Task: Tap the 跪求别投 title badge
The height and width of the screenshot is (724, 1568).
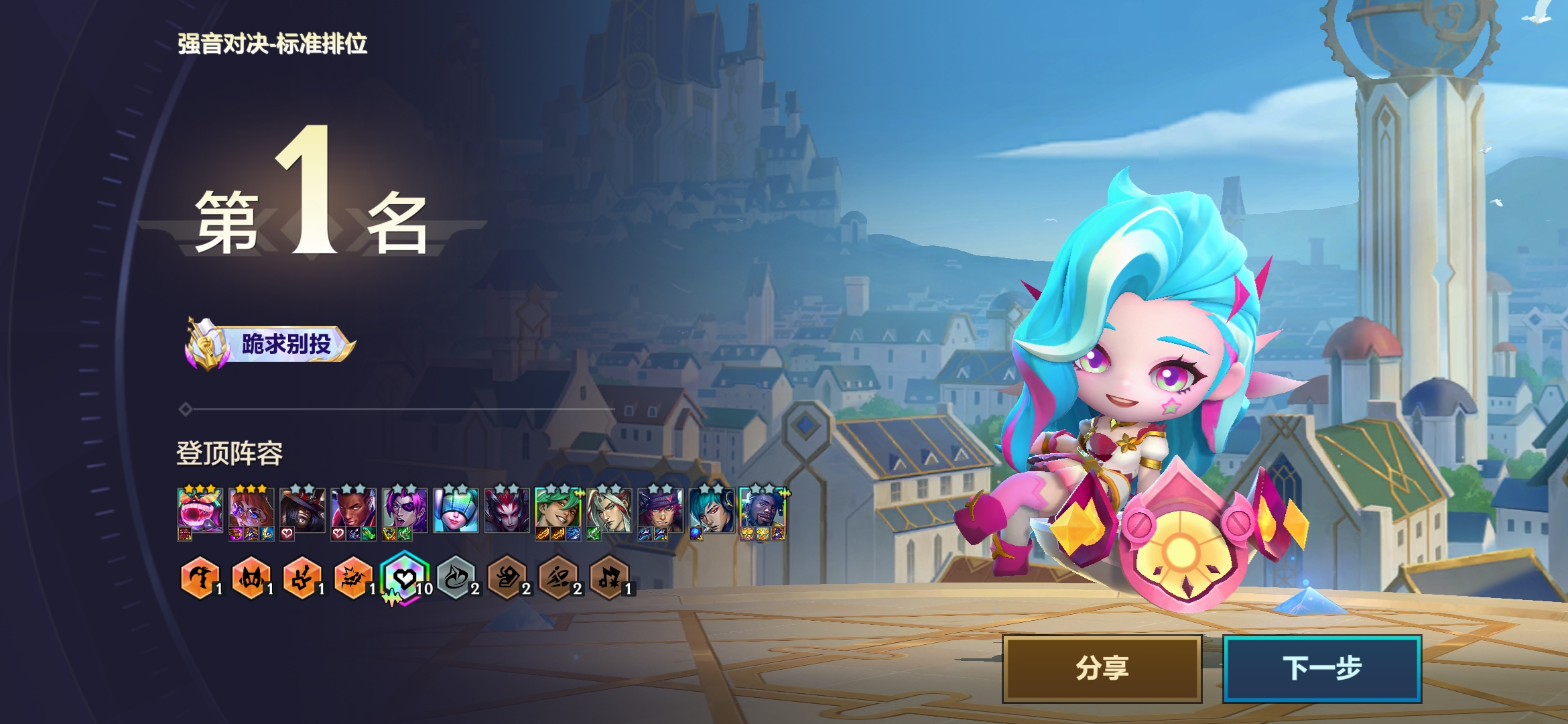Action: [270, 345]
